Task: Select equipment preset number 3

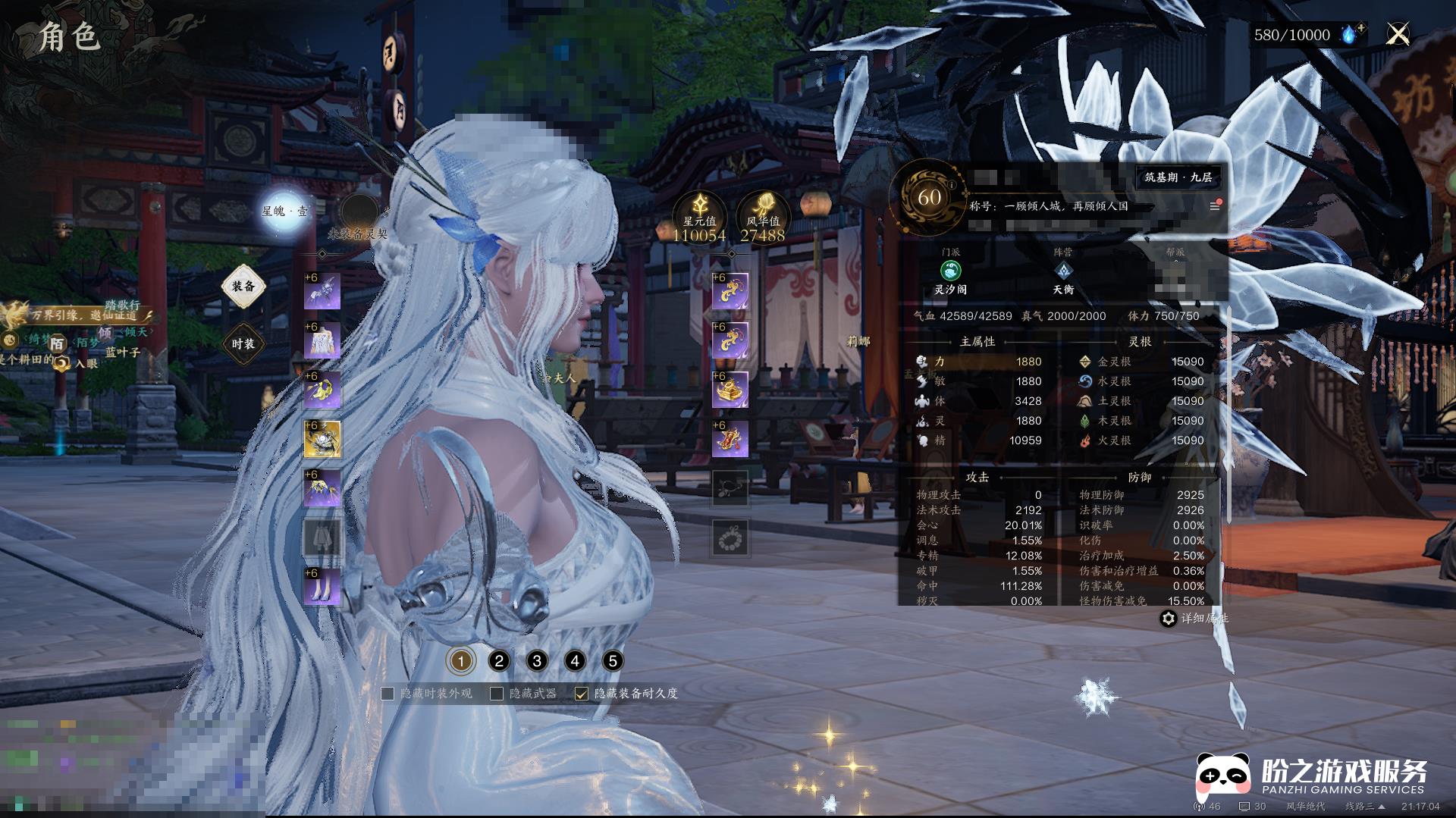Action: (537, 661)
